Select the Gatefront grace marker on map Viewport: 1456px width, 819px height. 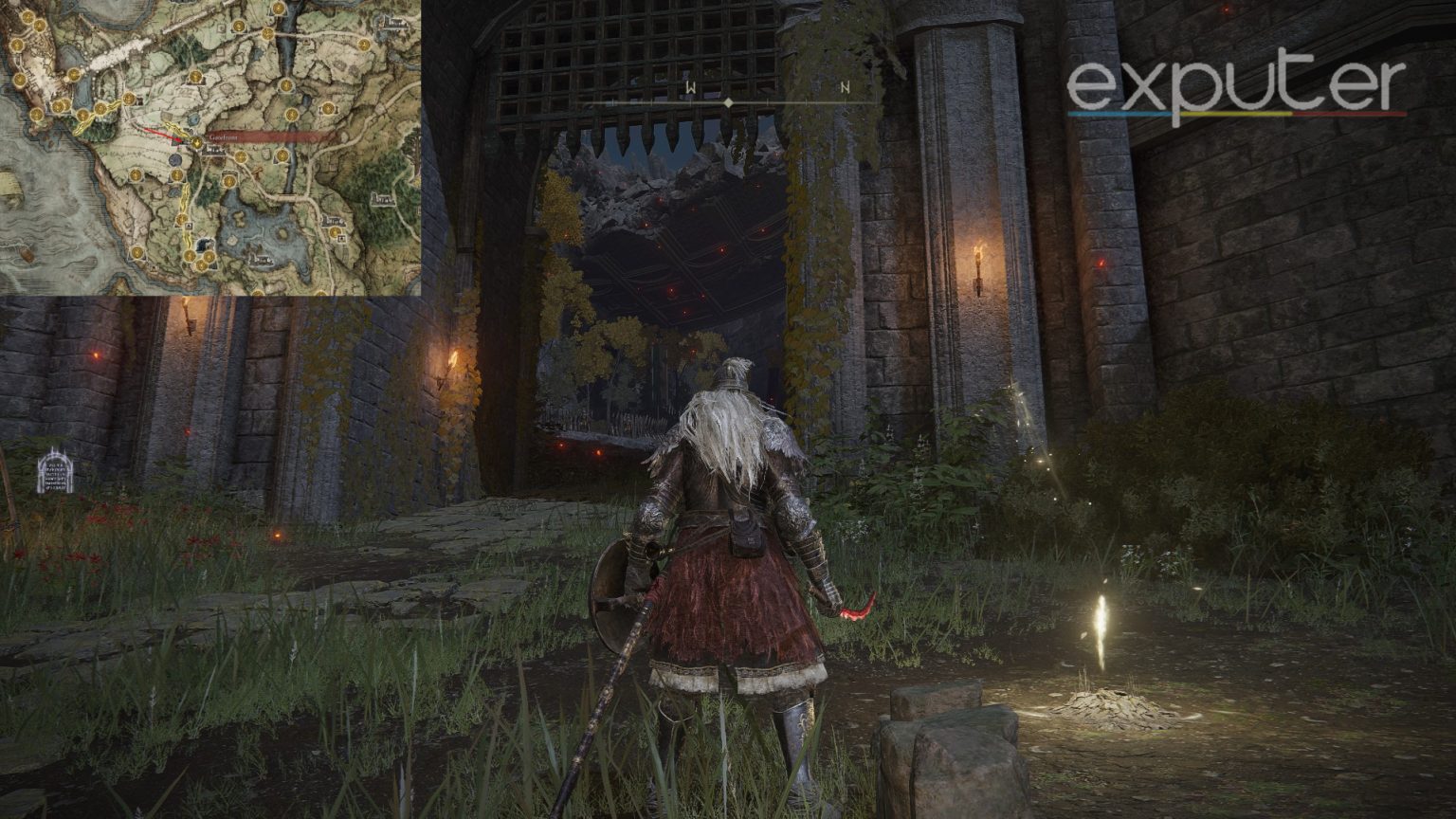click(x=197, y=141)
